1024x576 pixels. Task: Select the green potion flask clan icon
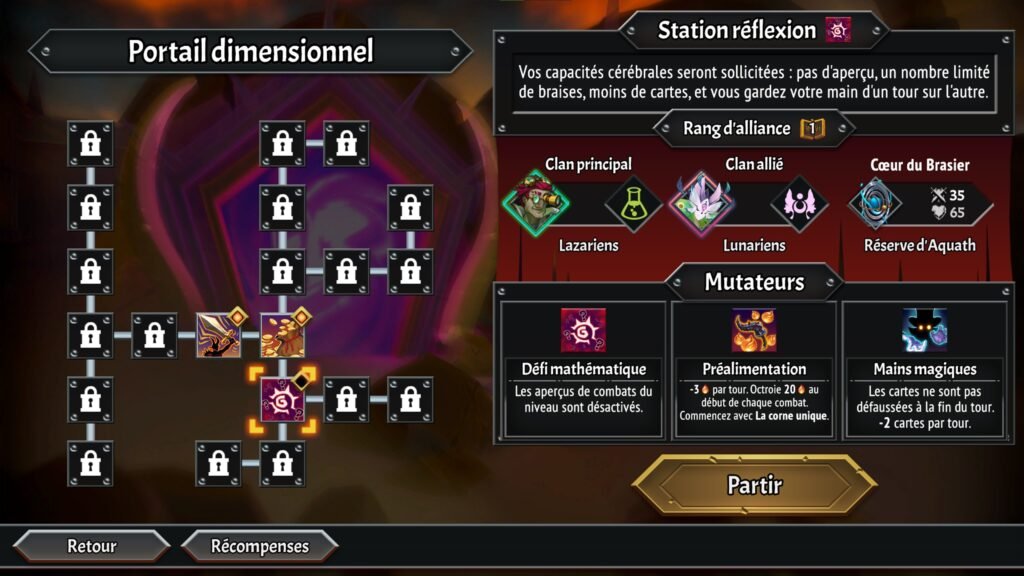point(634,203)
